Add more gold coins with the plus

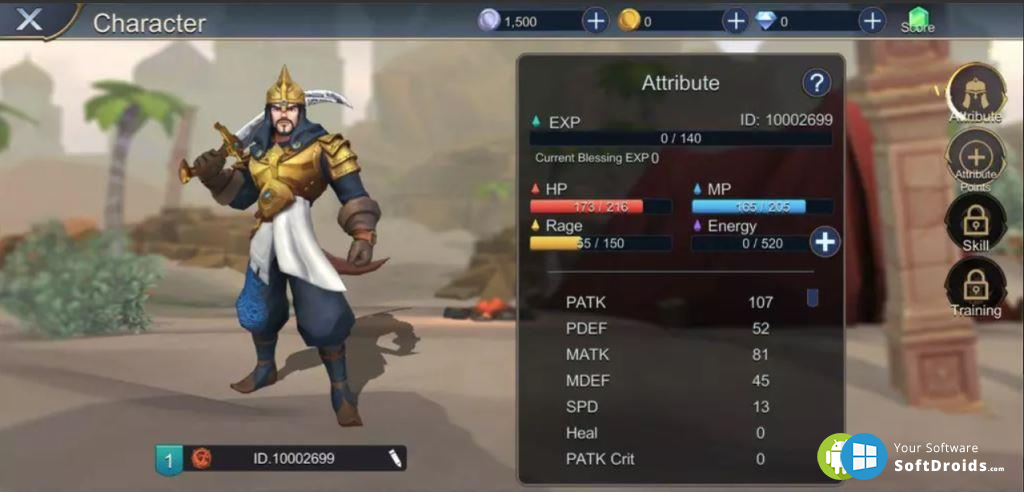[x=735, y=20]
